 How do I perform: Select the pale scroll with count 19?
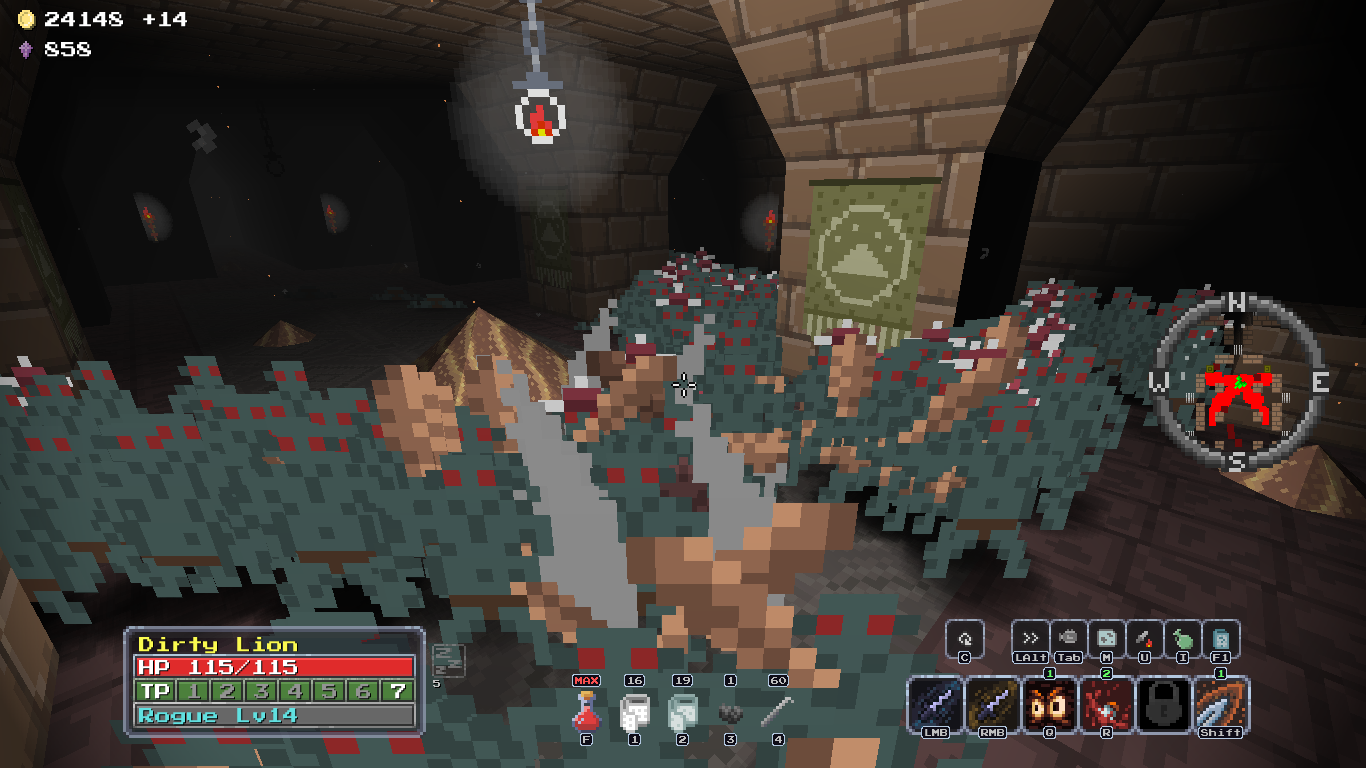[682, 712]
